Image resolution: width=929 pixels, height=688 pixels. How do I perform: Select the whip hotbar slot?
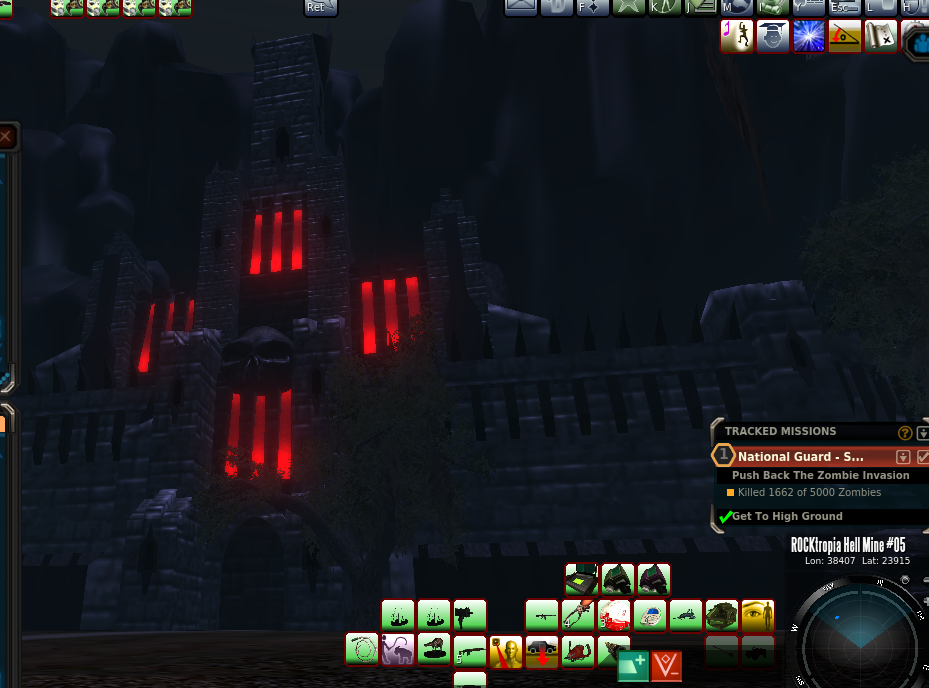pos(362,649)
